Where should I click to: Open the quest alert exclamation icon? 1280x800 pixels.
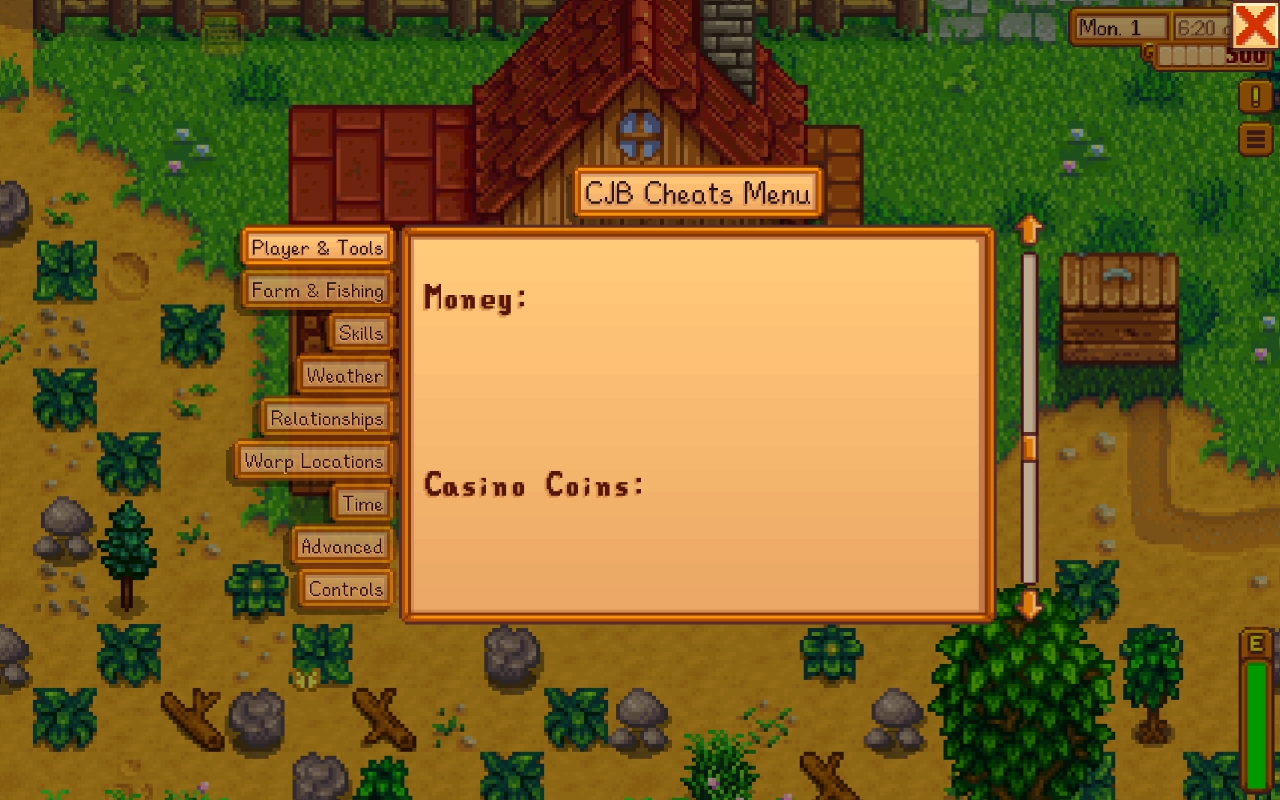click(x=1255, y=97)
